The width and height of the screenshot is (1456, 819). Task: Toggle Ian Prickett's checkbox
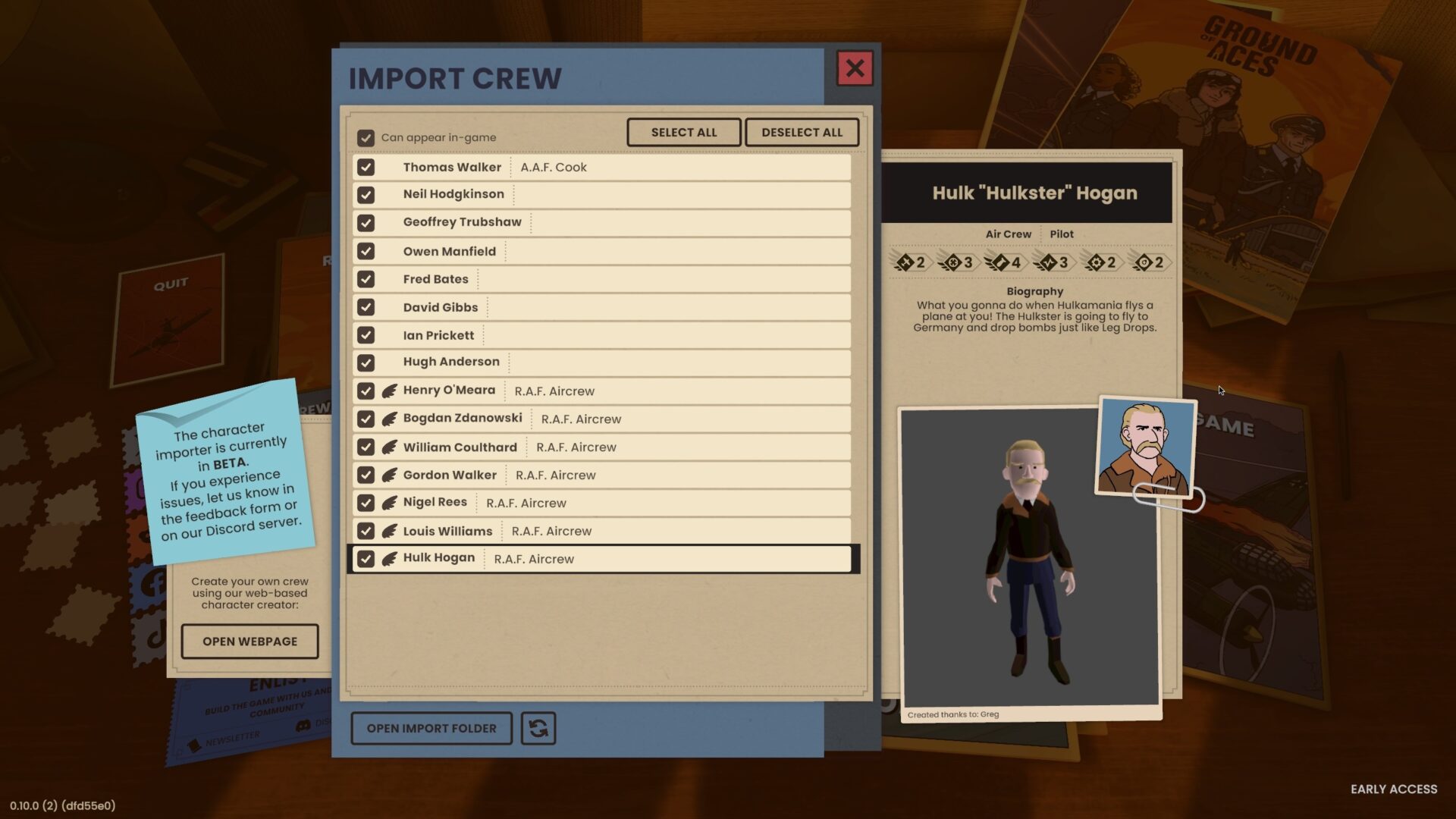[x=366, y=335]
